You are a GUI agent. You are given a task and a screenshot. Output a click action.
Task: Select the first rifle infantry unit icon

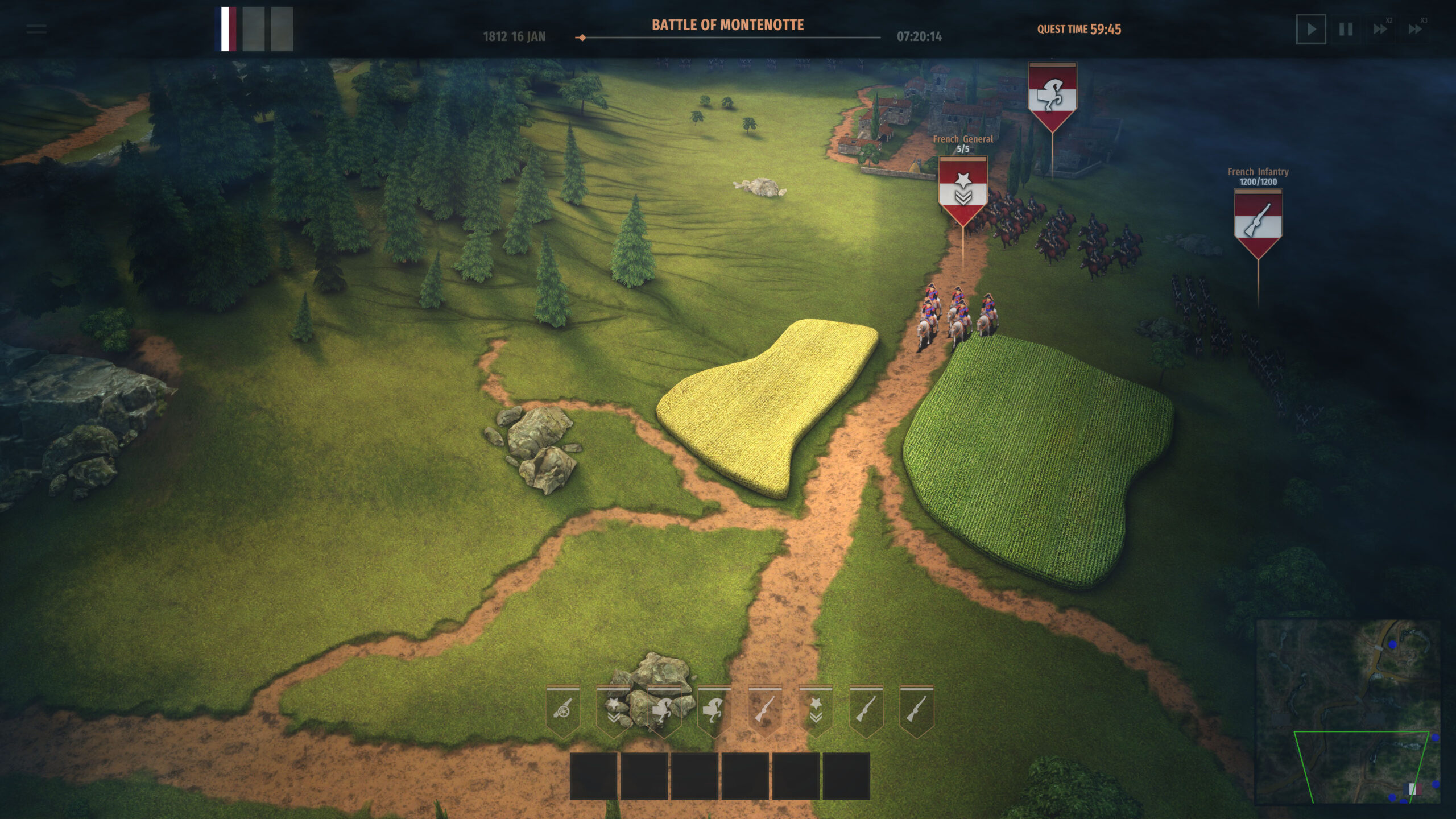pyautogui.click(x=764, y=708)
